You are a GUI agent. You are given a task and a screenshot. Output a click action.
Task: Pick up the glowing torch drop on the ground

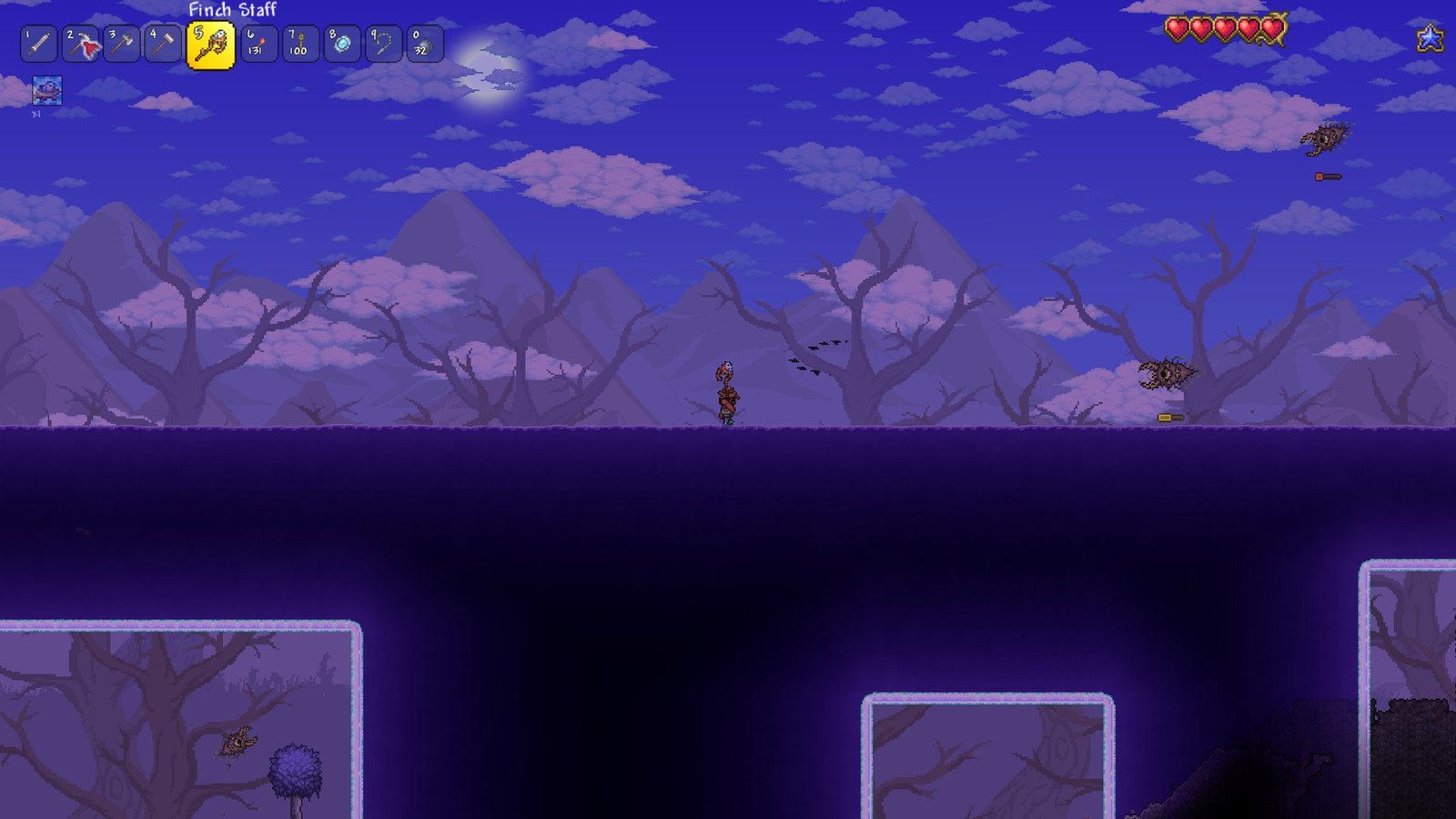[1169, 416]
